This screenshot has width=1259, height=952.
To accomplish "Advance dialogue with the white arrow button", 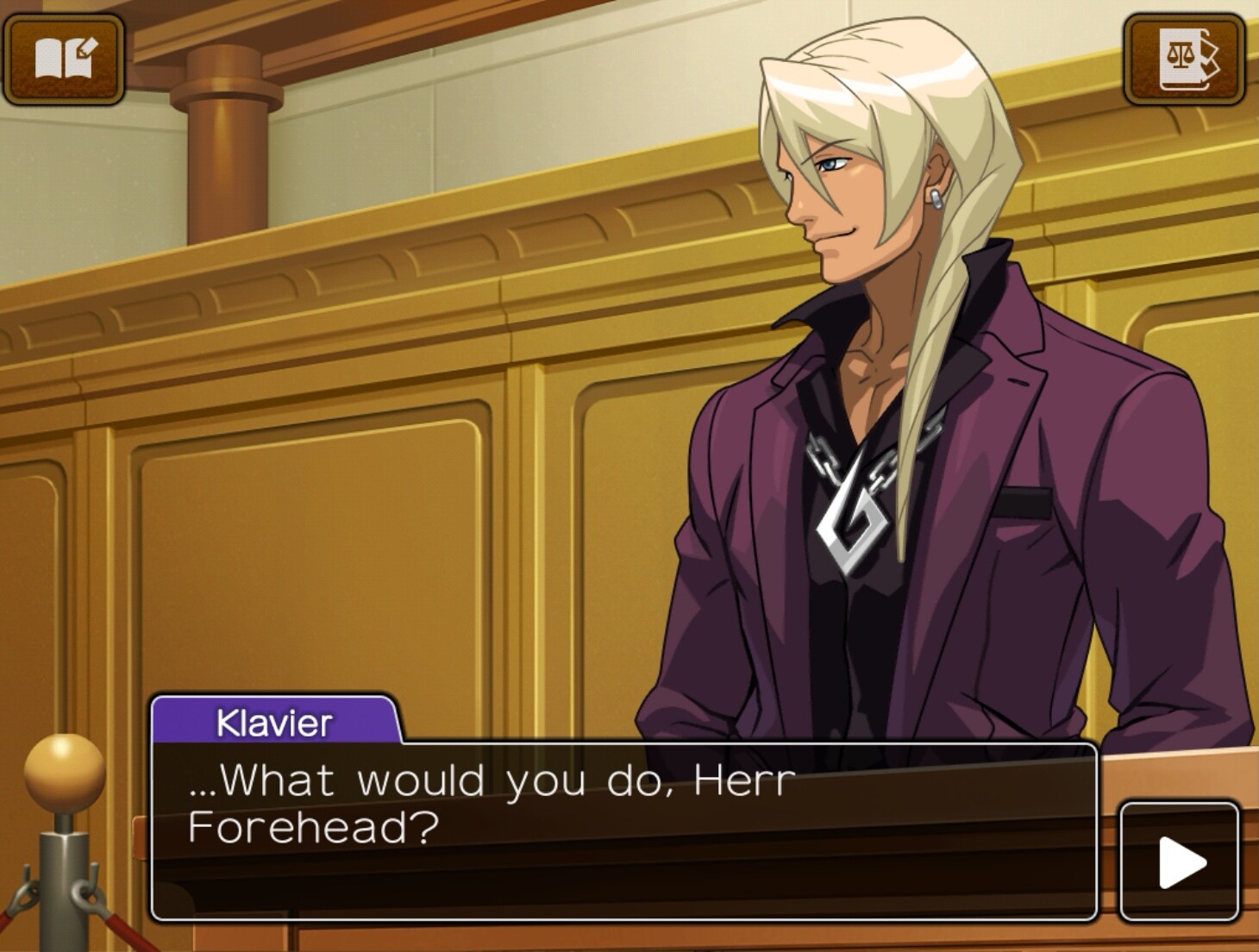I will coord(1179,861).
